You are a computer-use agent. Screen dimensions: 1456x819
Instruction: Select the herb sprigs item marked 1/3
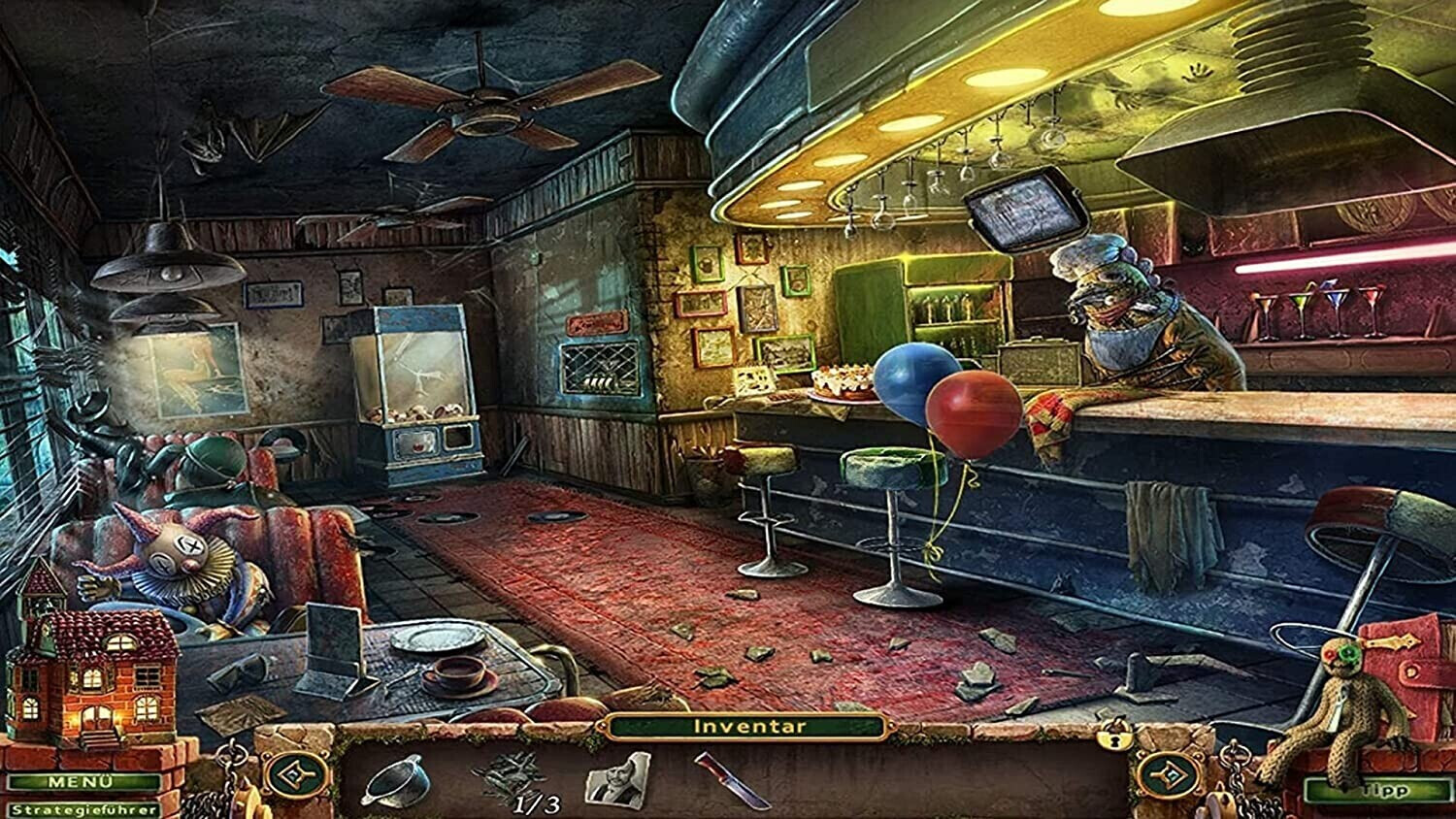click(x=510, y=777)
